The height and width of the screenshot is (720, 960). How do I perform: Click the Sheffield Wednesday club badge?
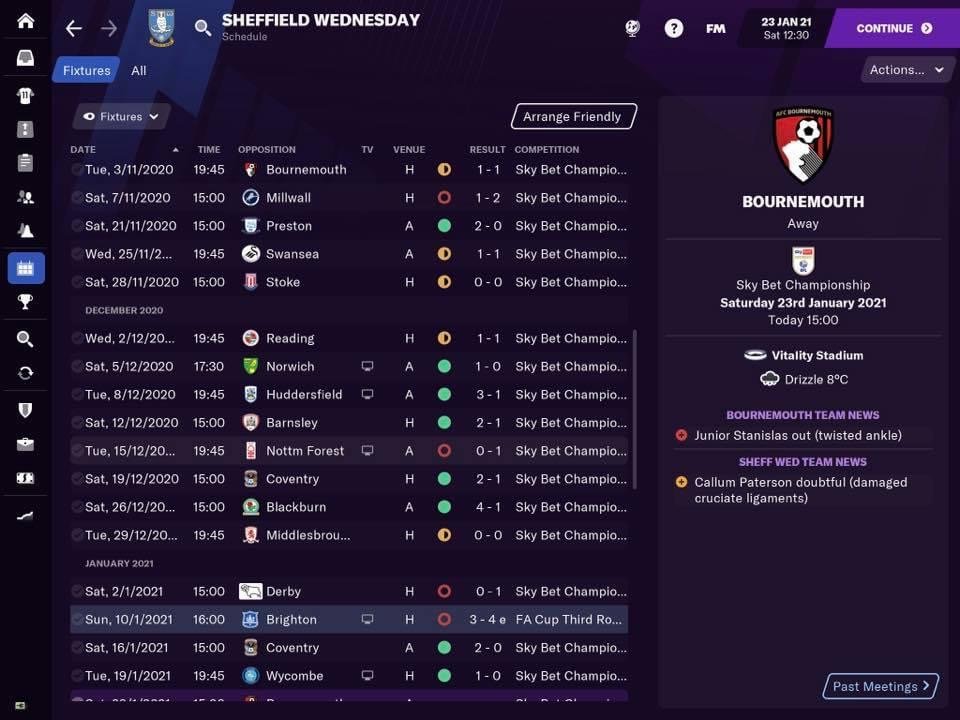[x=160, y=28]
